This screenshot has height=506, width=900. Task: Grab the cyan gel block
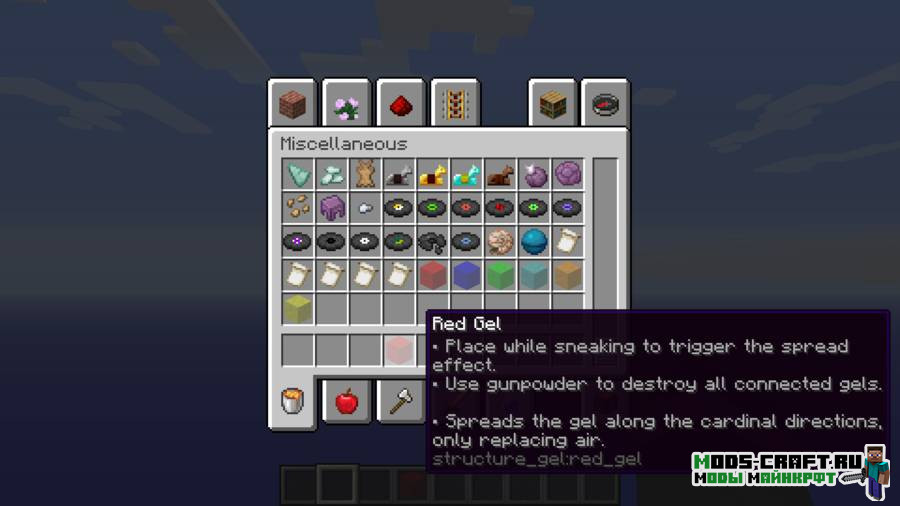(x=534, y=275)
